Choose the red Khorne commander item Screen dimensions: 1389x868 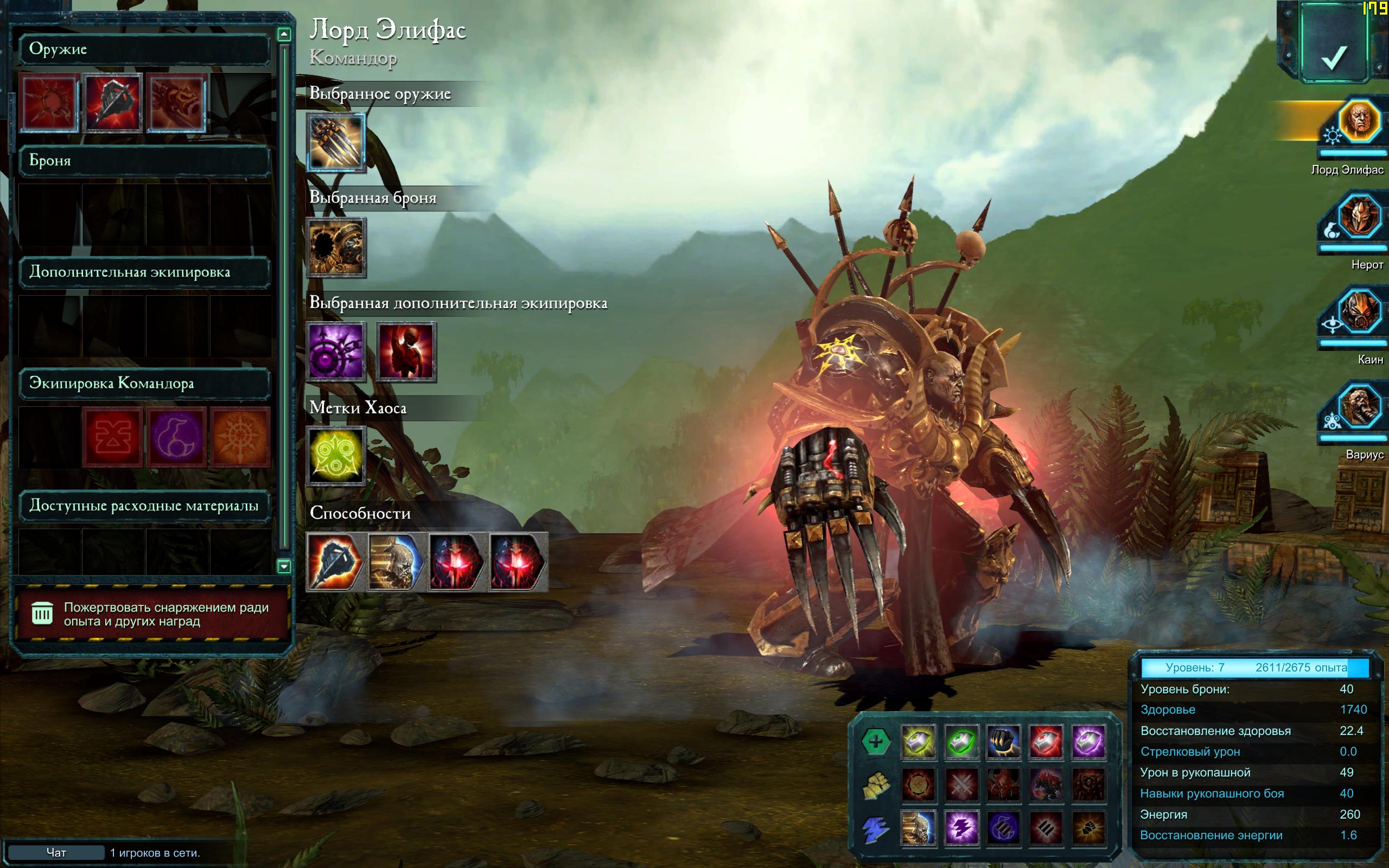coord(112,437)
